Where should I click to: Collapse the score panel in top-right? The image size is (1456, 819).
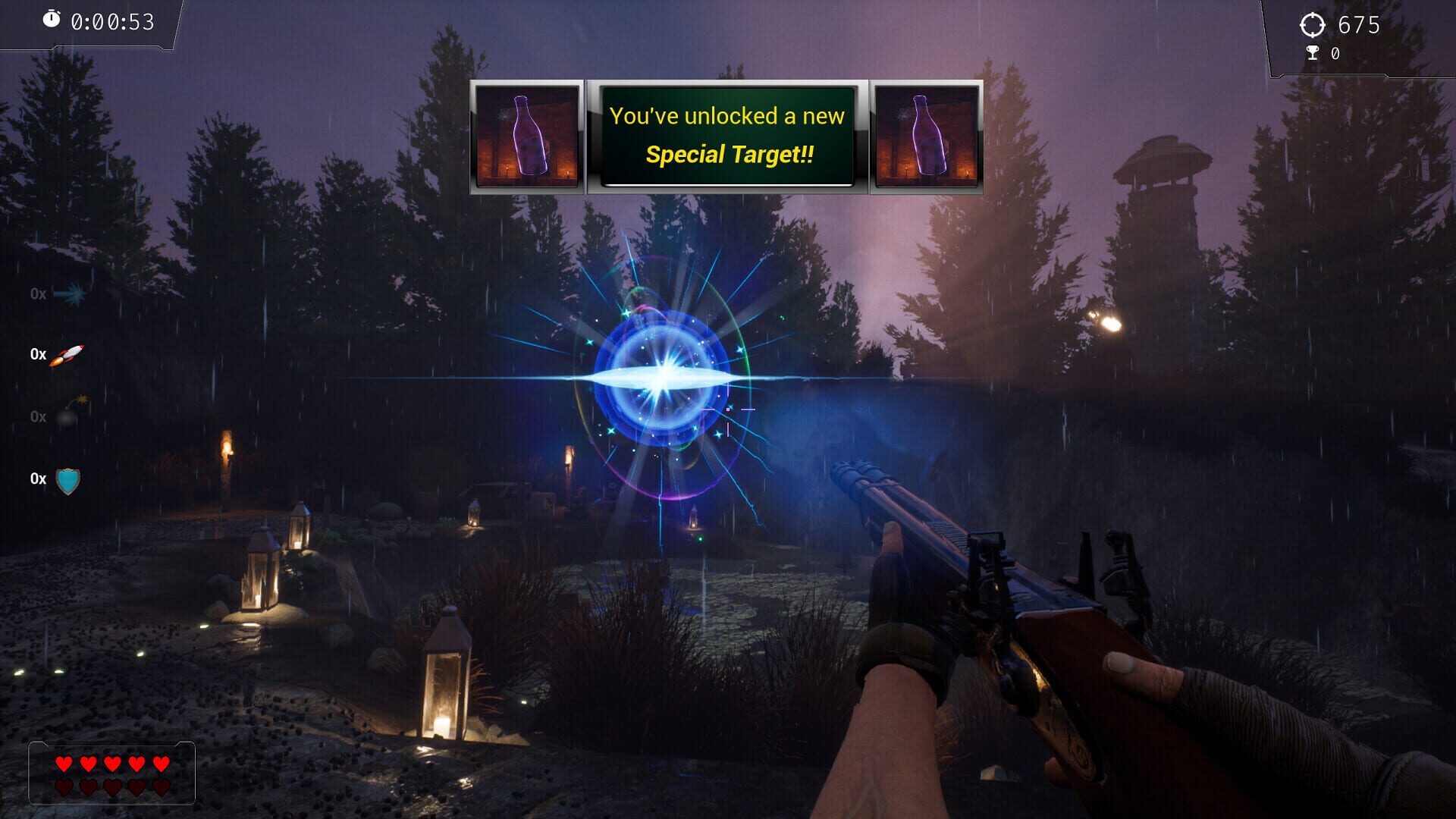tap(1357, 38)
